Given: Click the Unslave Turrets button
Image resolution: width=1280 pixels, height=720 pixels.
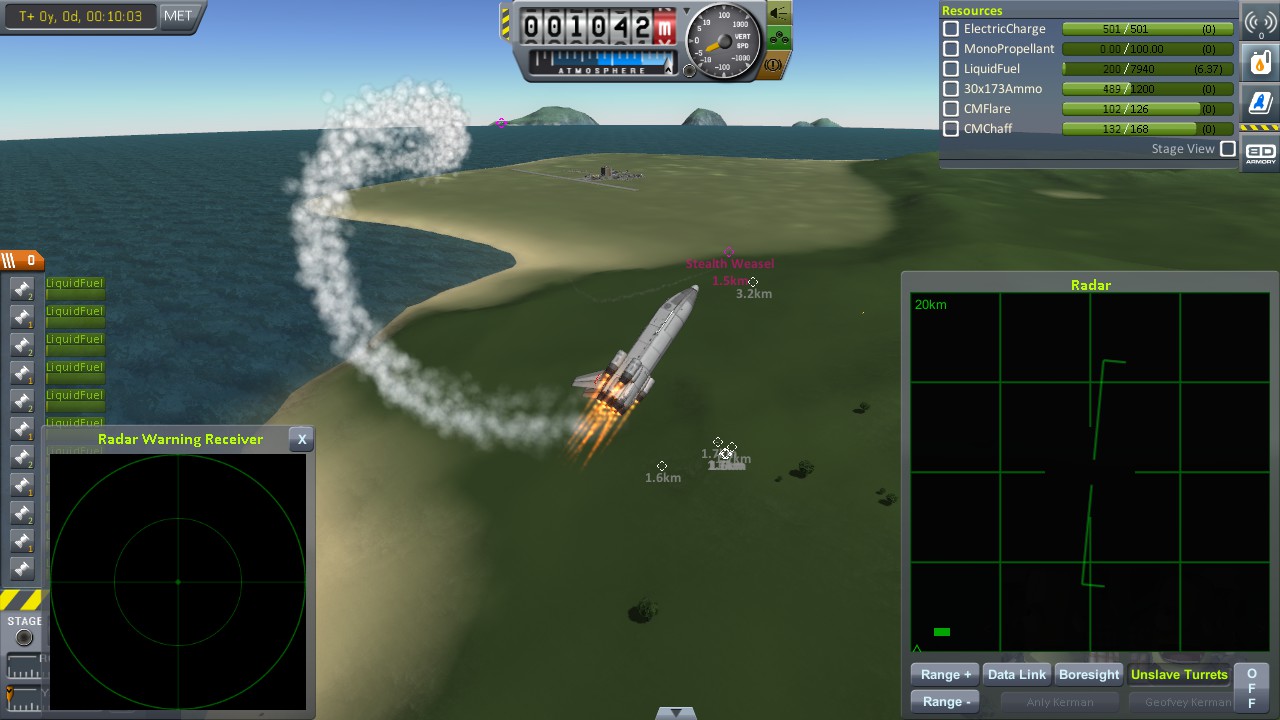Looking at the screenshot, I should [x=1179, y=675].
